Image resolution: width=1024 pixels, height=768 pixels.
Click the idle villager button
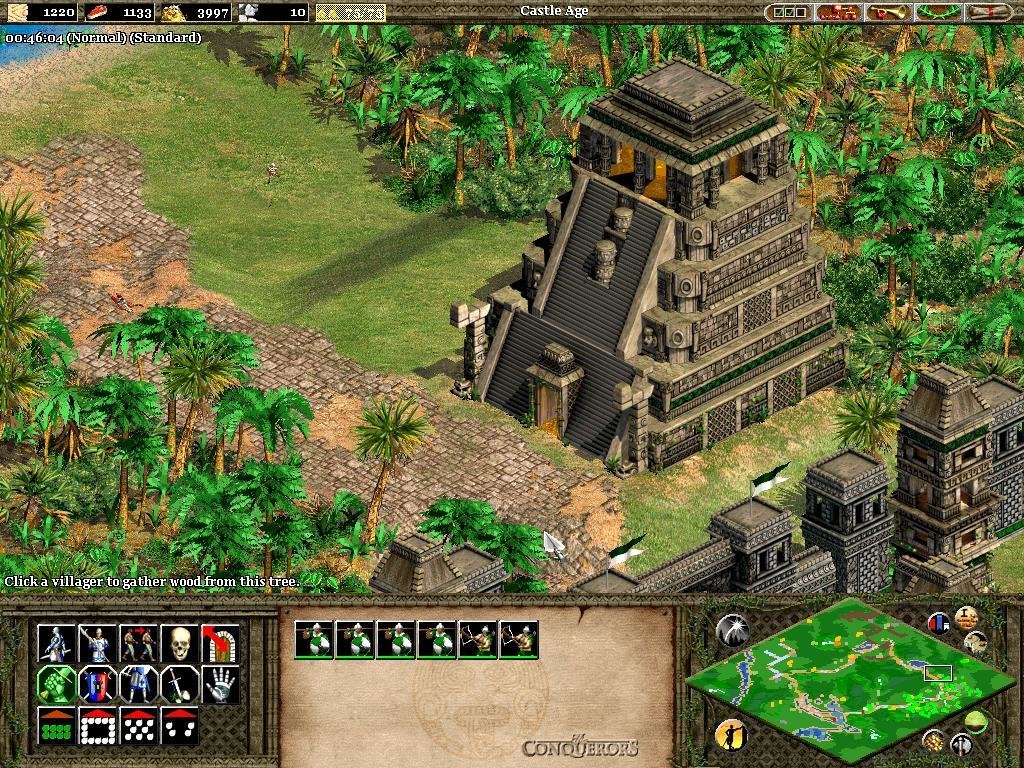(x=731, y=735)
